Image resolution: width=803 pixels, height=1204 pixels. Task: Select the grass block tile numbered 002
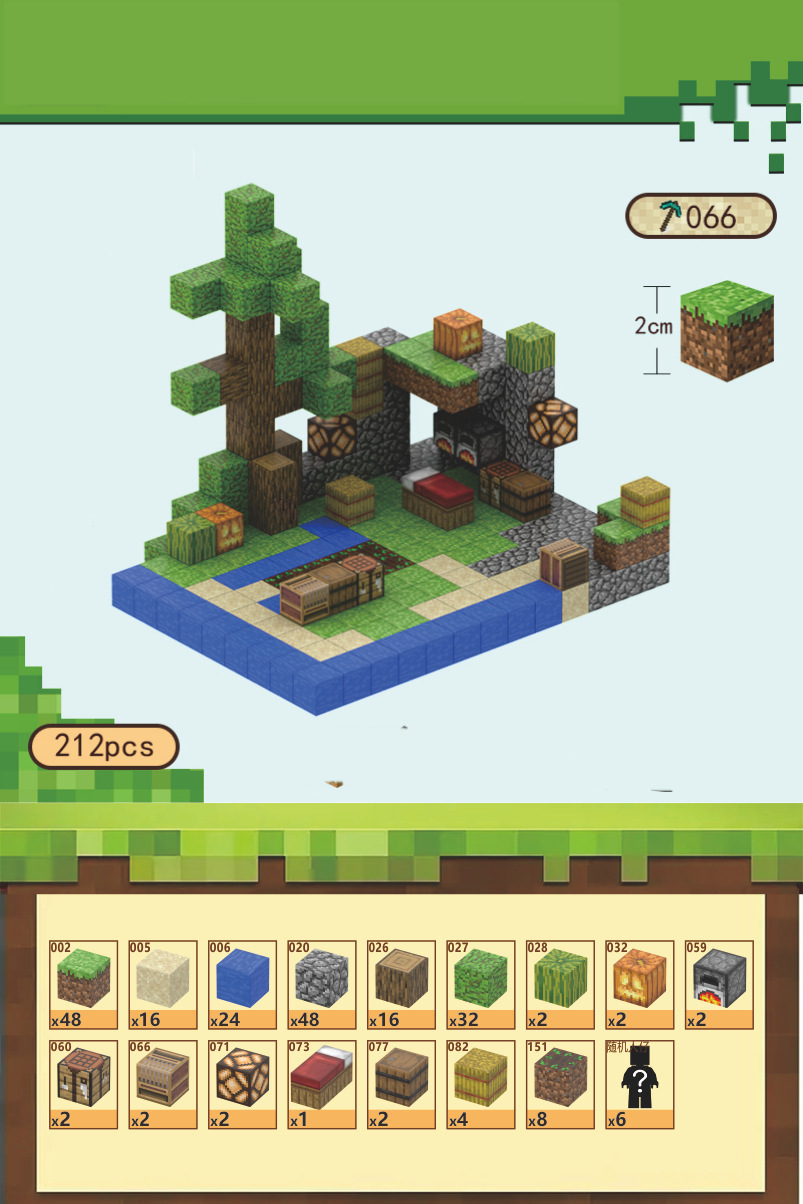(x=84, y=985)
